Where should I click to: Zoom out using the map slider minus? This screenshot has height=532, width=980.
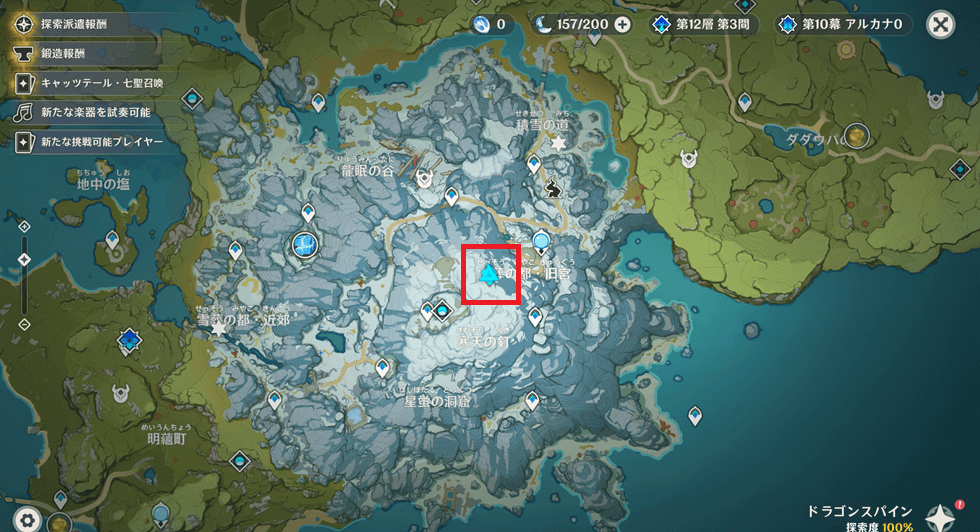(x=24, y=323)
